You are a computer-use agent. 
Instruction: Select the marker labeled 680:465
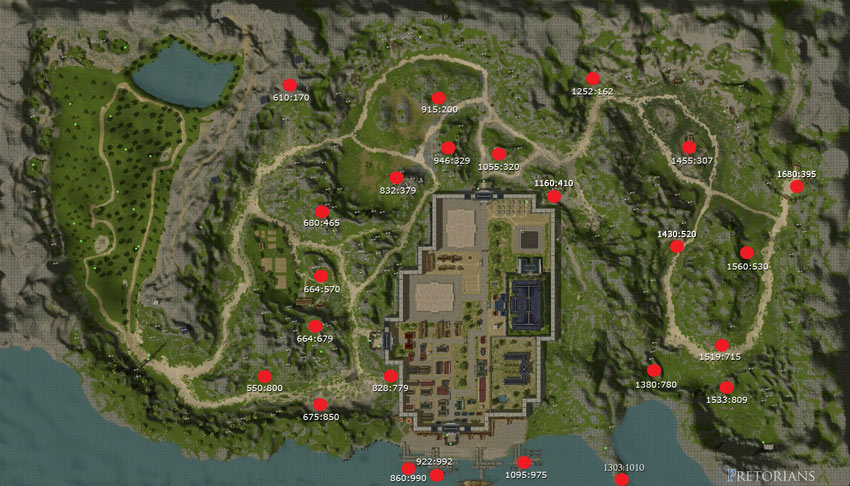point(322,212)
